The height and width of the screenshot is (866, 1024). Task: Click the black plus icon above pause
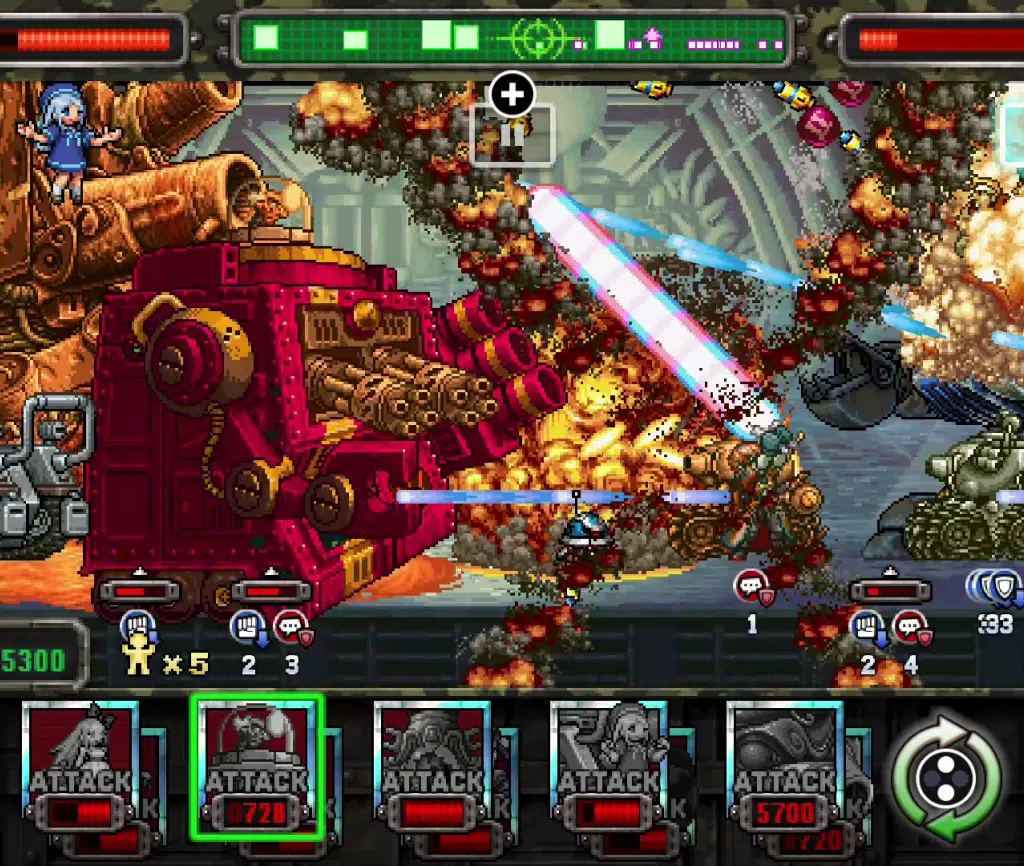coord(512,95)
